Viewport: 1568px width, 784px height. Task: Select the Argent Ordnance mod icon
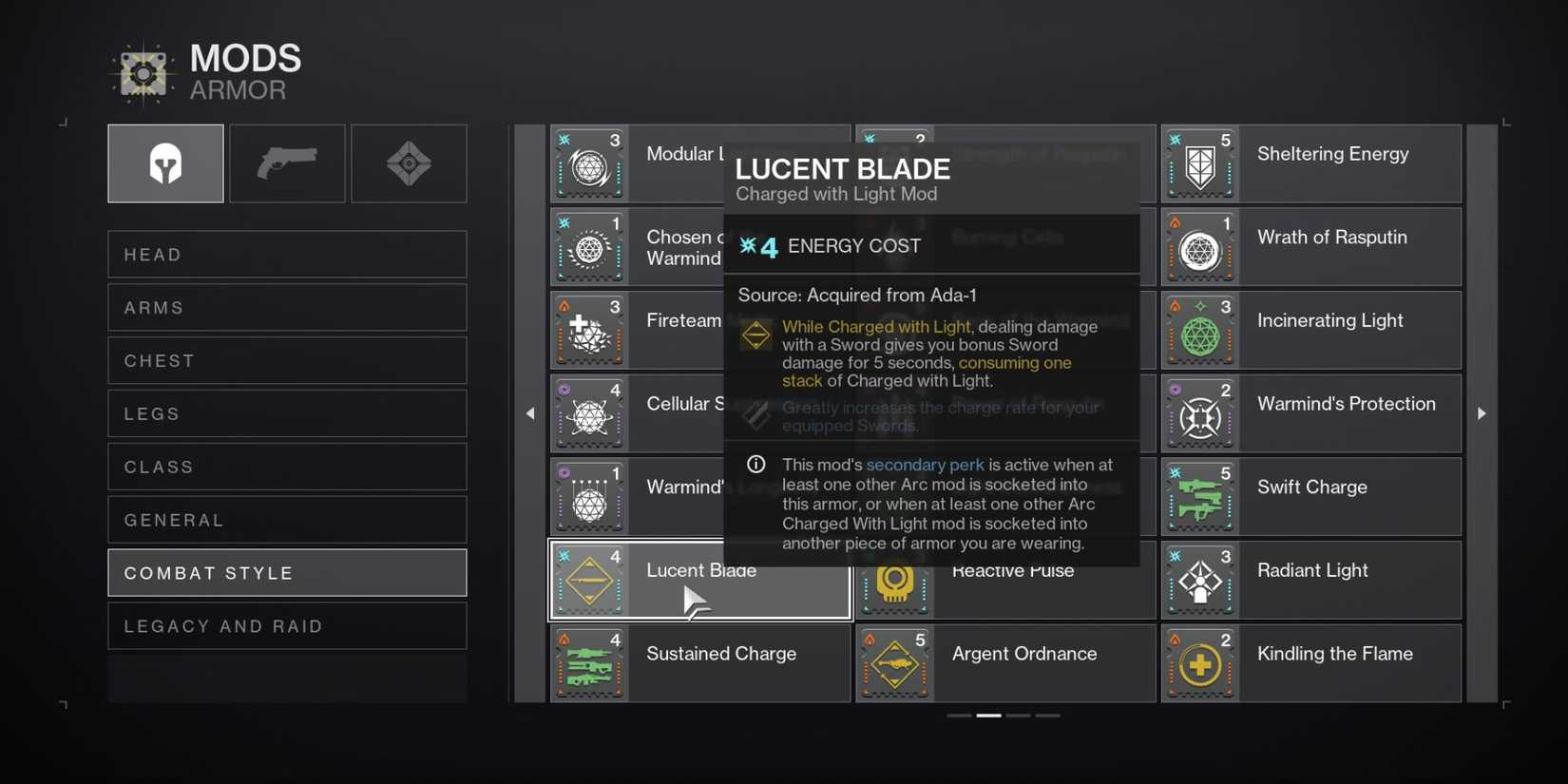(x=894, y=662)
